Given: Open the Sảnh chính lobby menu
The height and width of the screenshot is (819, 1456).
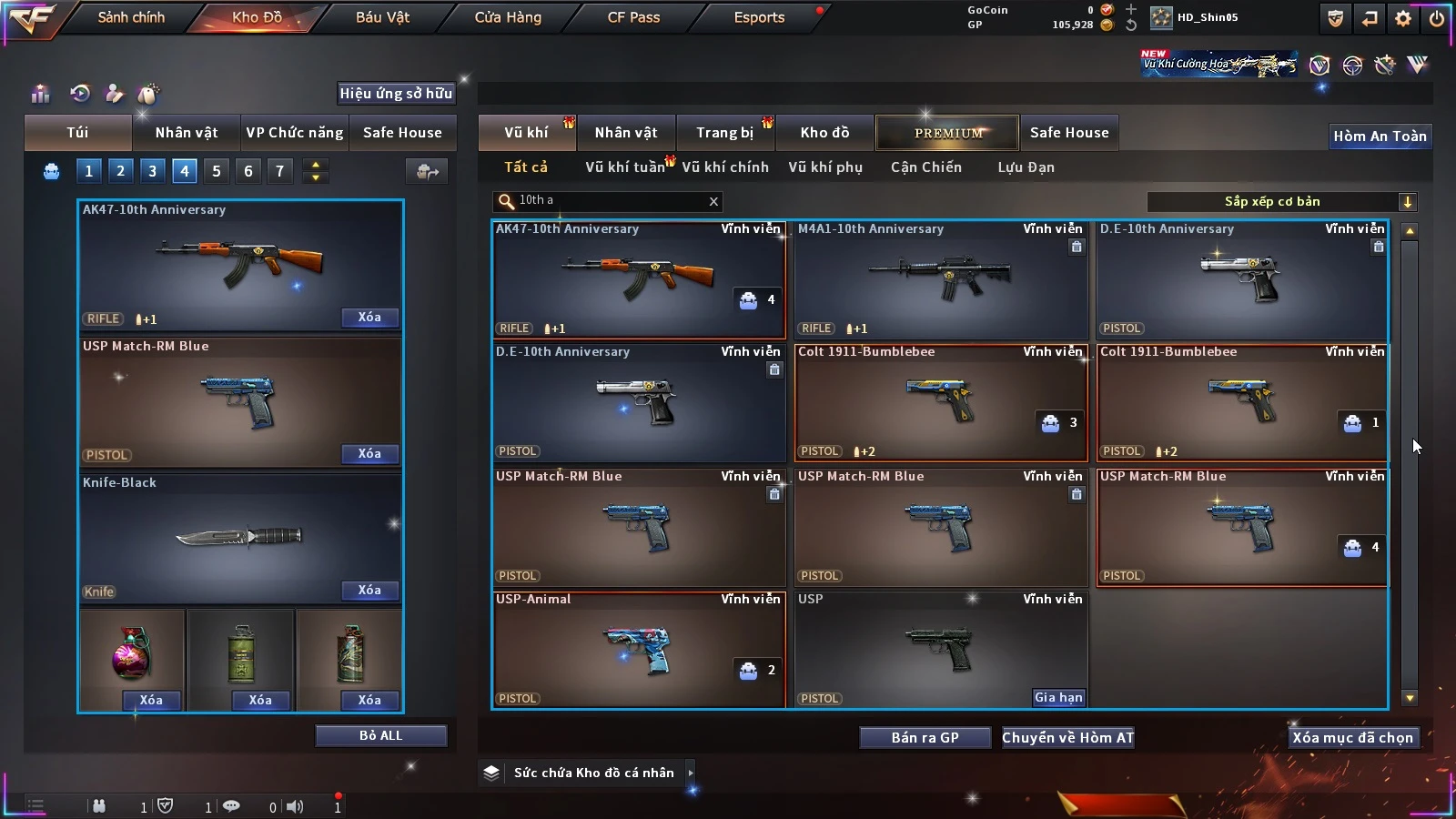Looking at the screenshot, I should point(131,17).
